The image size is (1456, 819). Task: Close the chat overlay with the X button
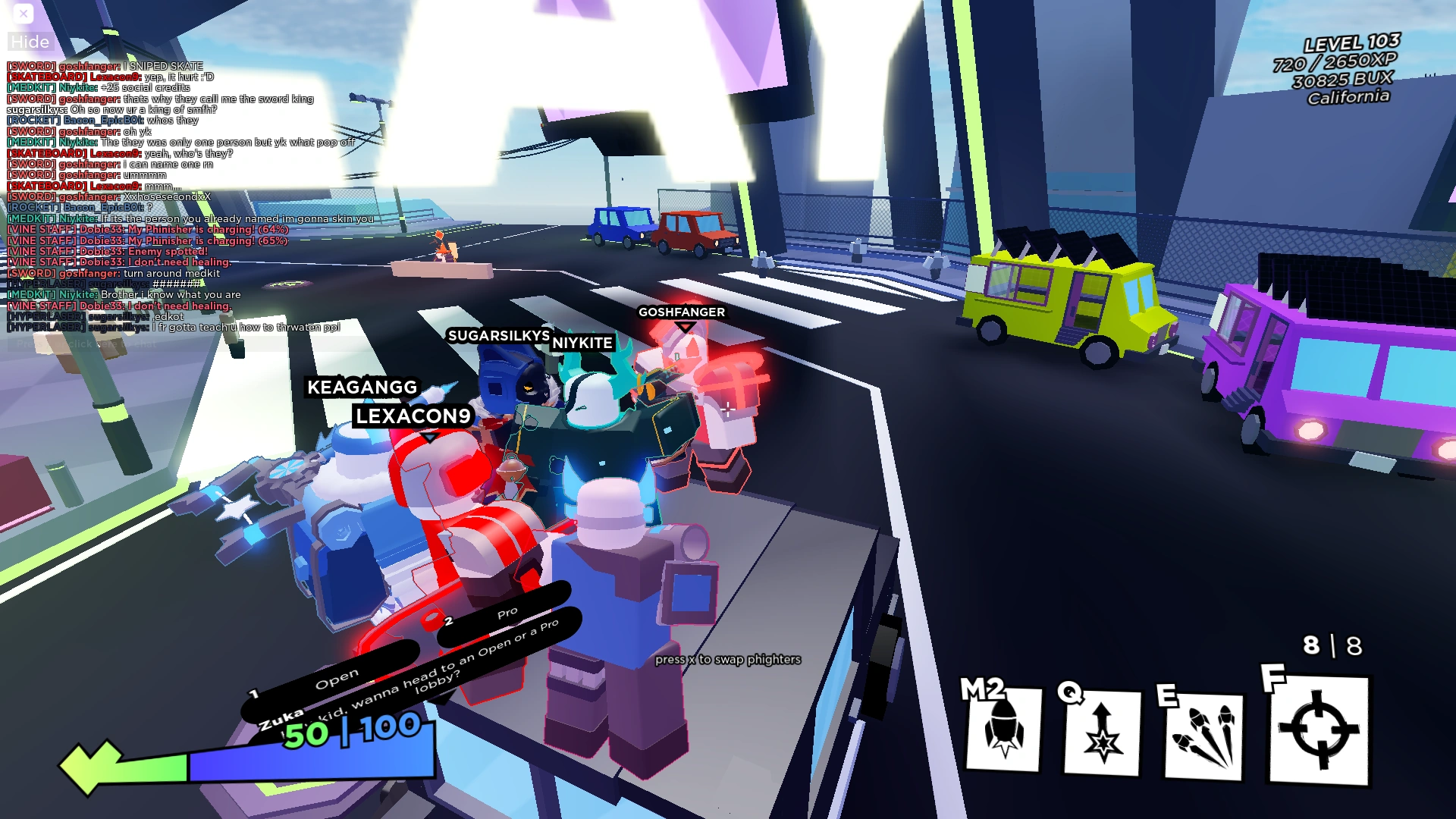coord(23,13)
